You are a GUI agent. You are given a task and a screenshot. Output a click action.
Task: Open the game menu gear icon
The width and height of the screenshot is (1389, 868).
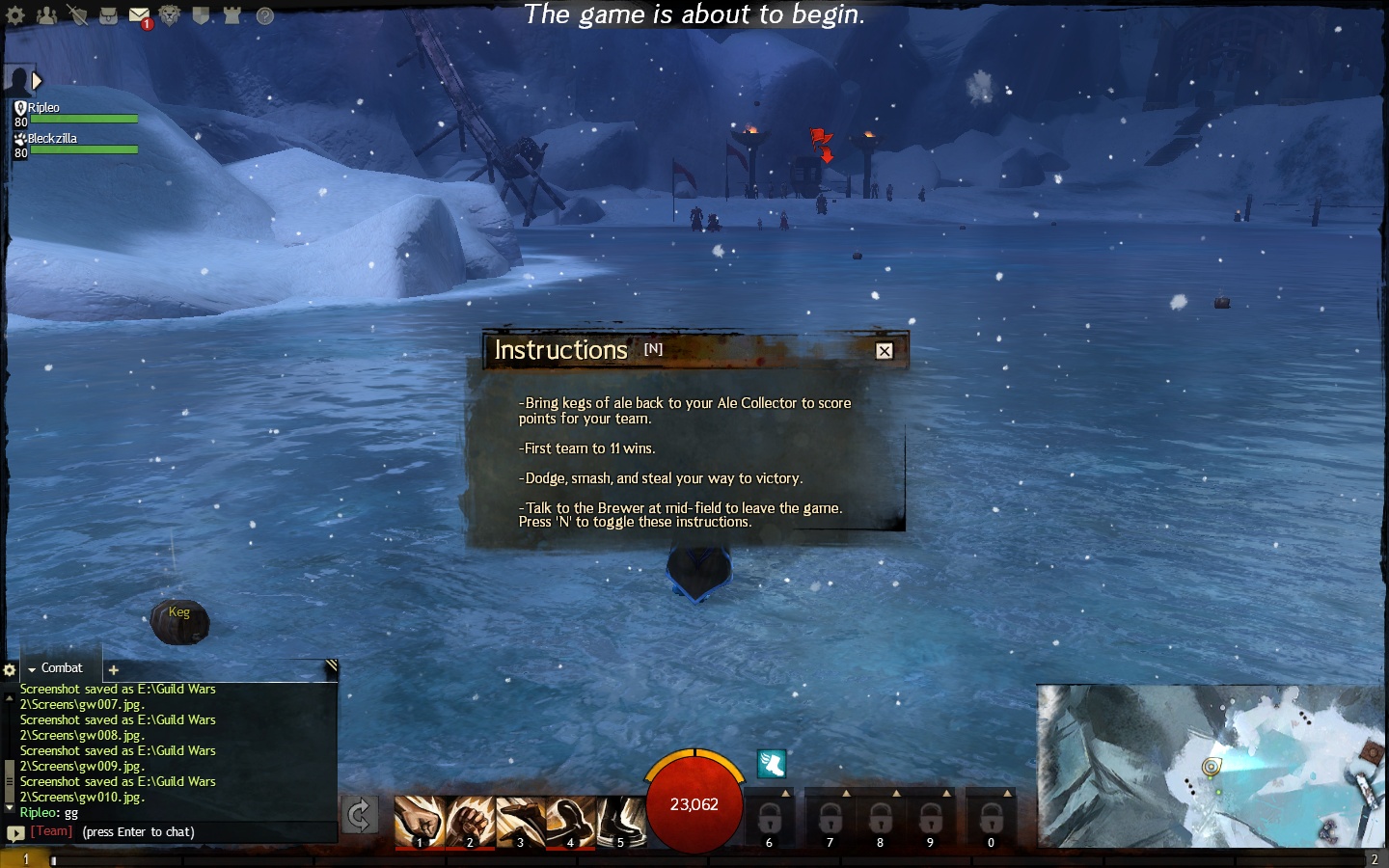click(x=15, y=15)
